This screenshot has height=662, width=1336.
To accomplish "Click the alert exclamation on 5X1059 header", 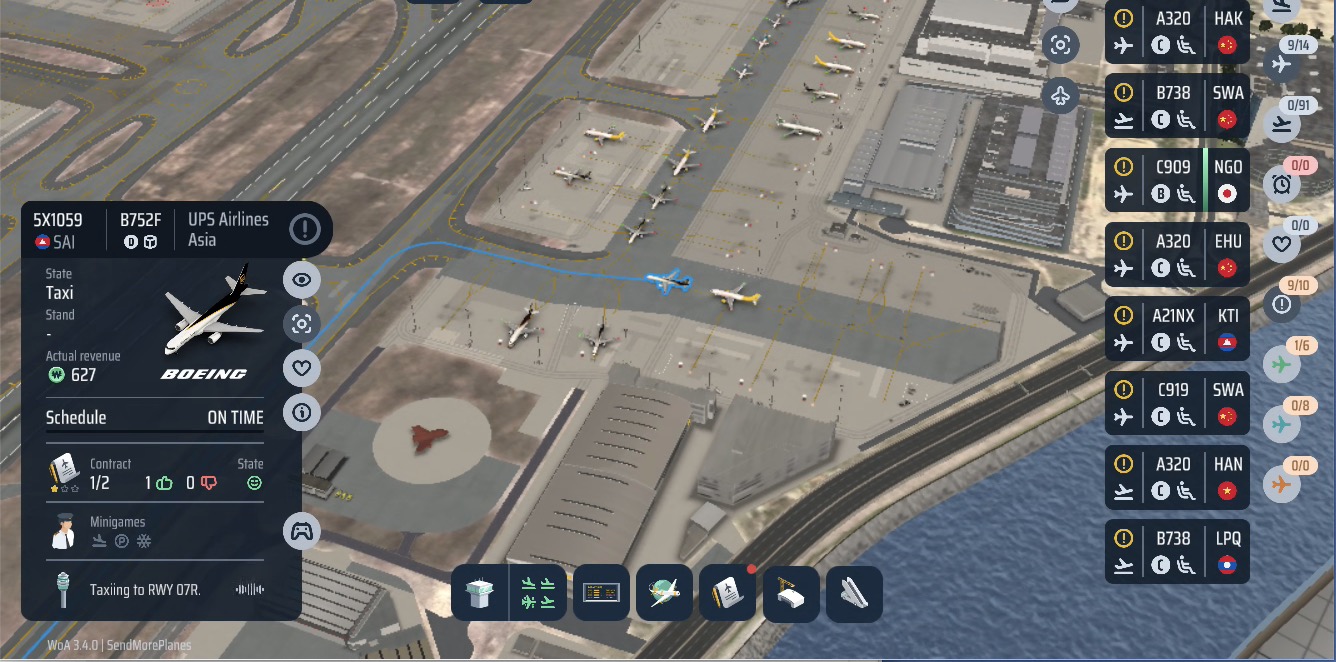I will point(305,229).
